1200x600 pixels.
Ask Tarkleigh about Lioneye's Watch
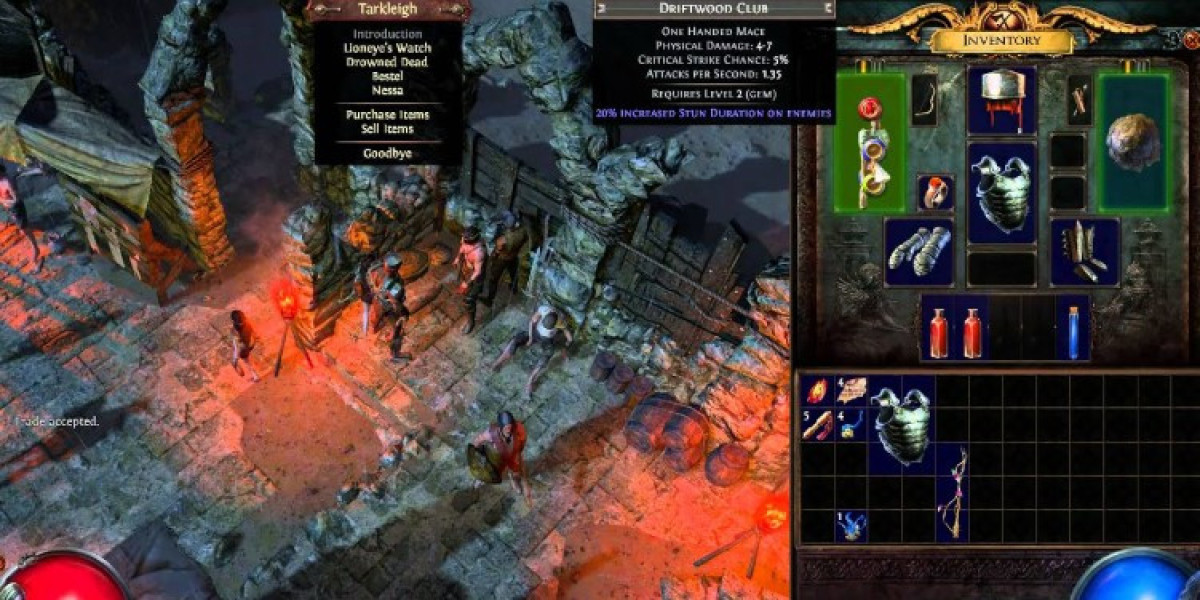click(x=387, y=48)
